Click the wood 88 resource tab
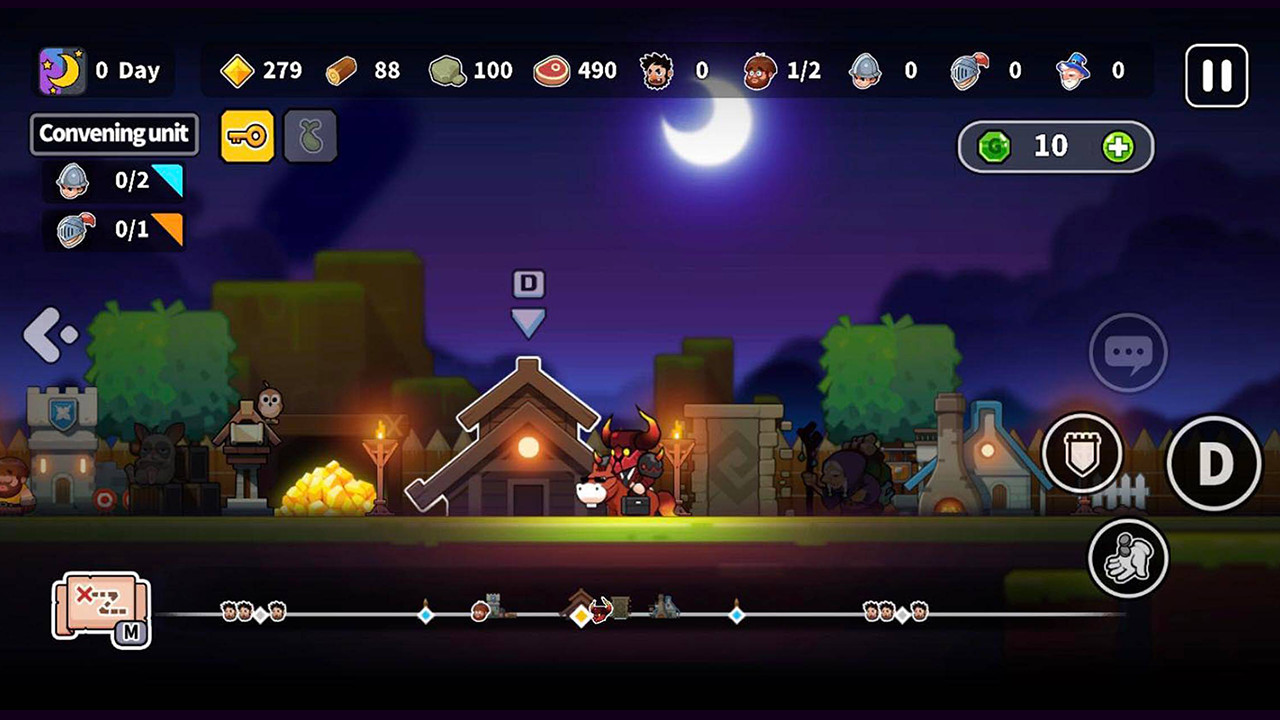 click(x=364, y=71)
